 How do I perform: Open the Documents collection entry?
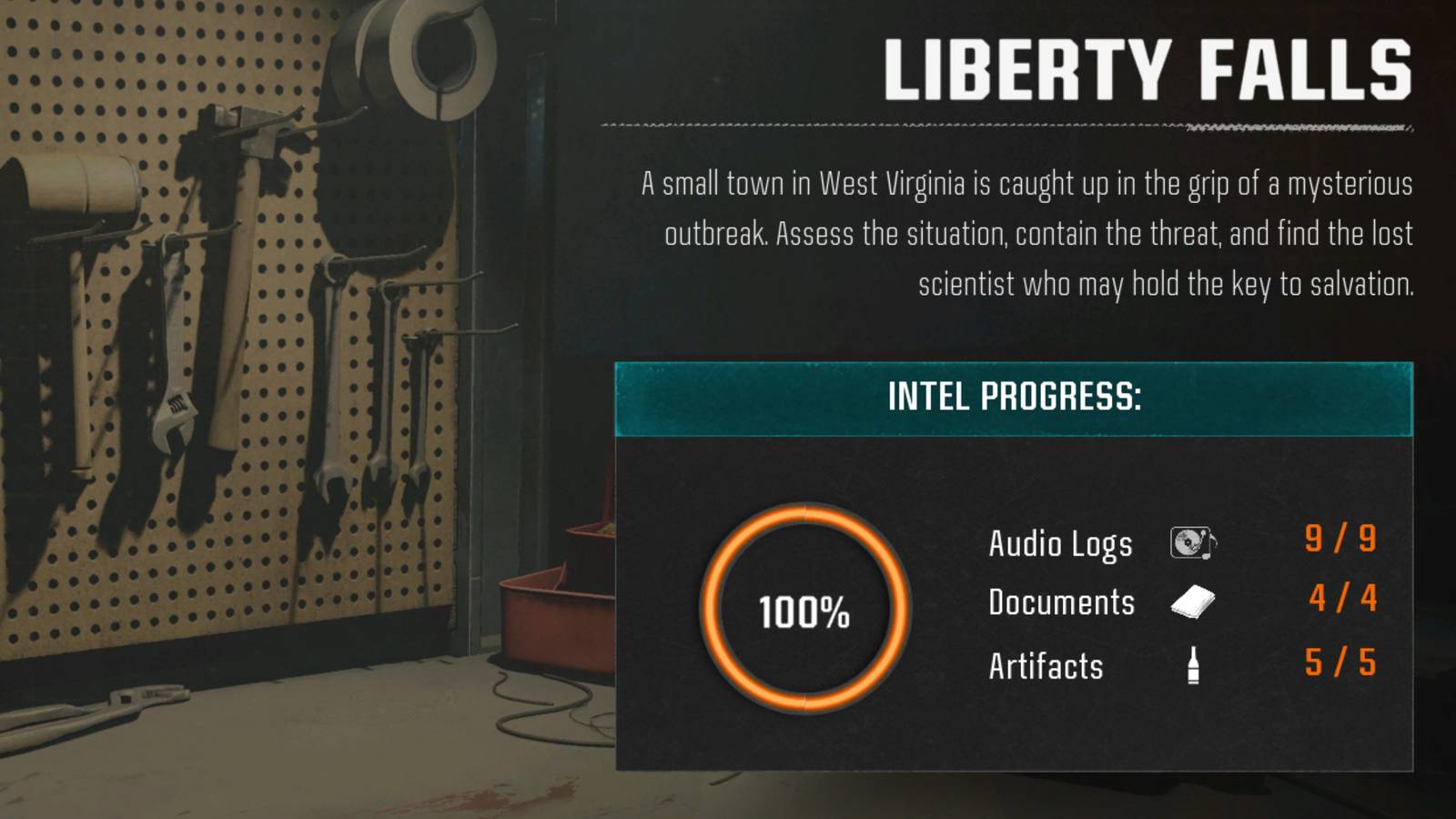1061,602
